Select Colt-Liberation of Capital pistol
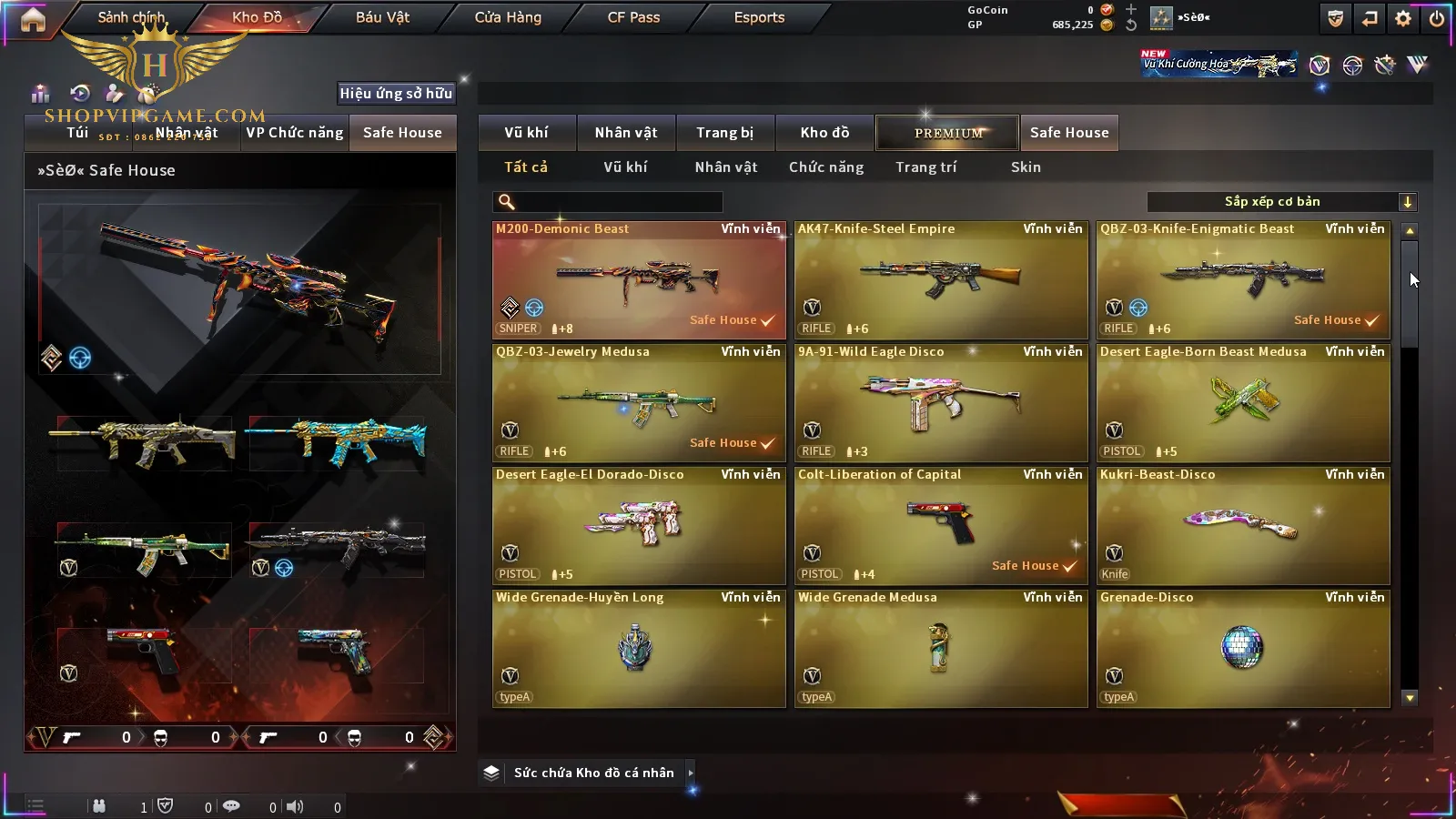Screen dimensions: 1456x819 click(x=941, y=526)
